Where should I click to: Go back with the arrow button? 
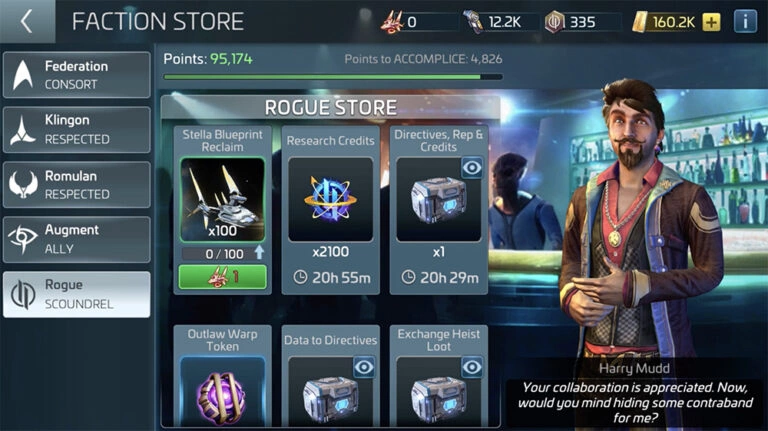click(x=26, y=21)
